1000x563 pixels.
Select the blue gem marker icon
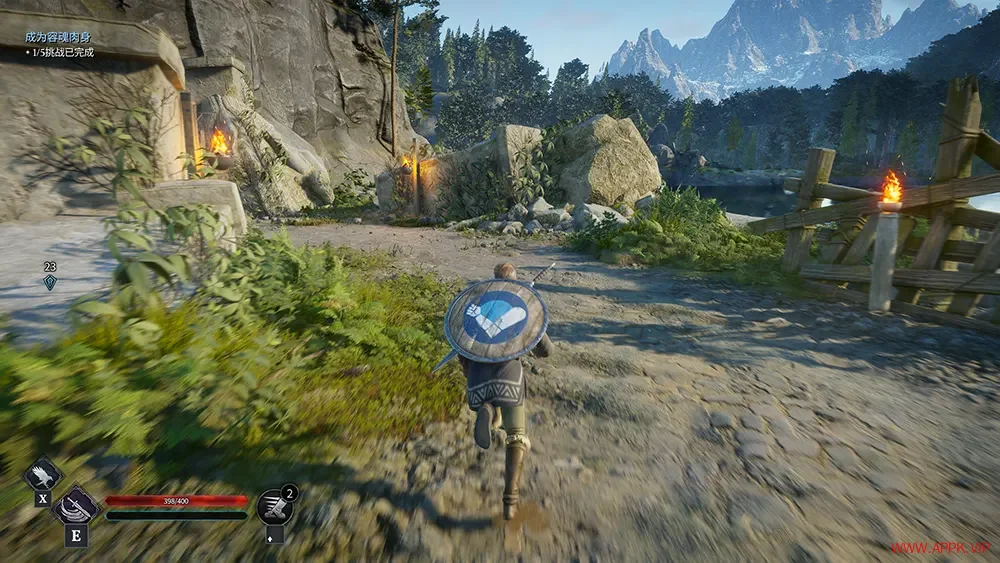(x=50, y=282)
